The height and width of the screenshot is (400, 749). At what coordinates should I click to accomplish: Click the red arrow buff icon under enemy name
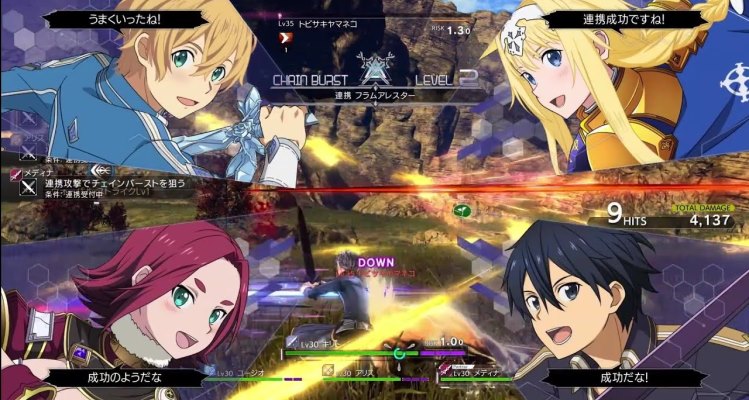284,37
